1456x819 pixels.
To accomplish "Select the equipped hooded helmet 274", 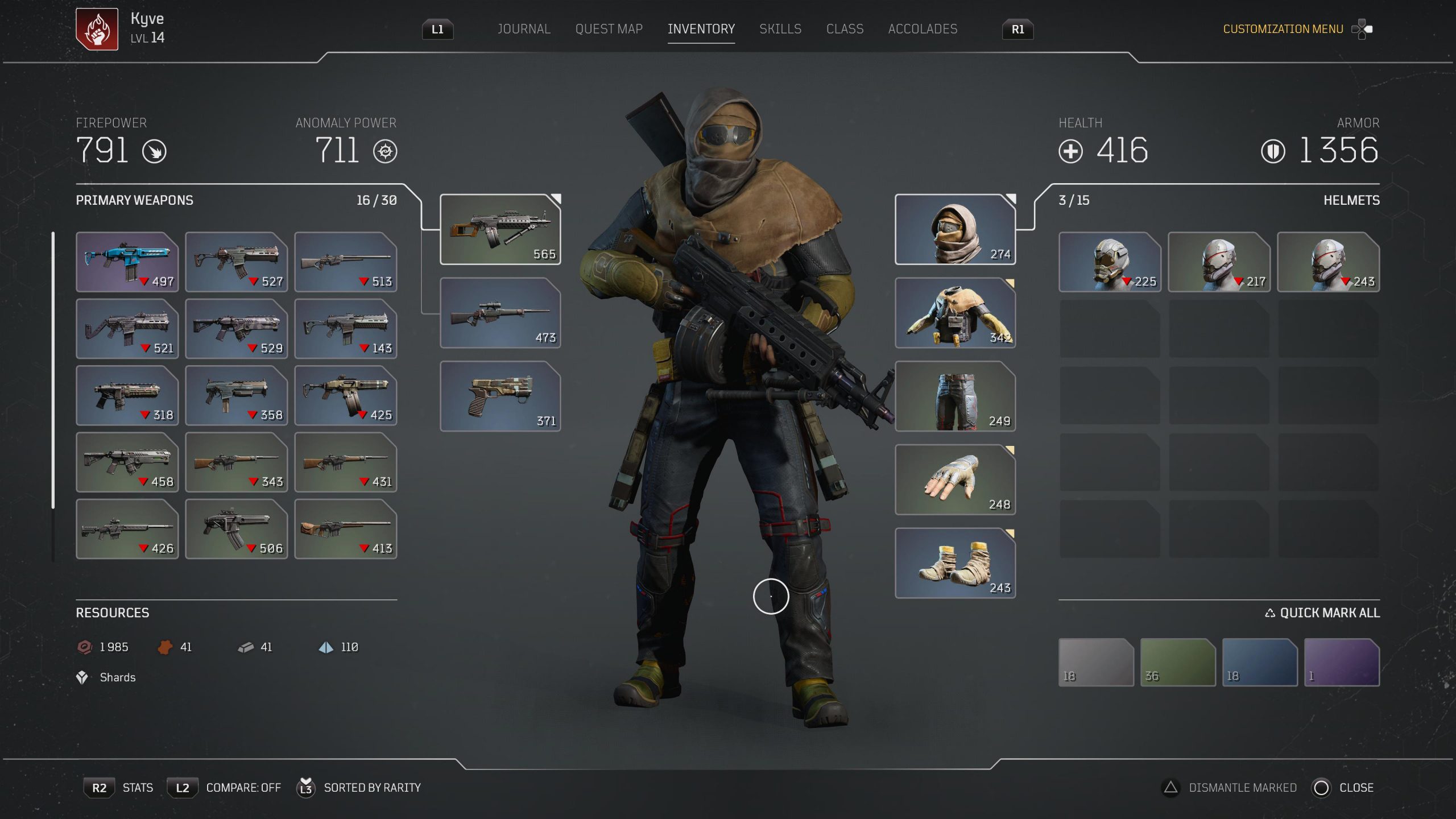I will tap(955, 229).
